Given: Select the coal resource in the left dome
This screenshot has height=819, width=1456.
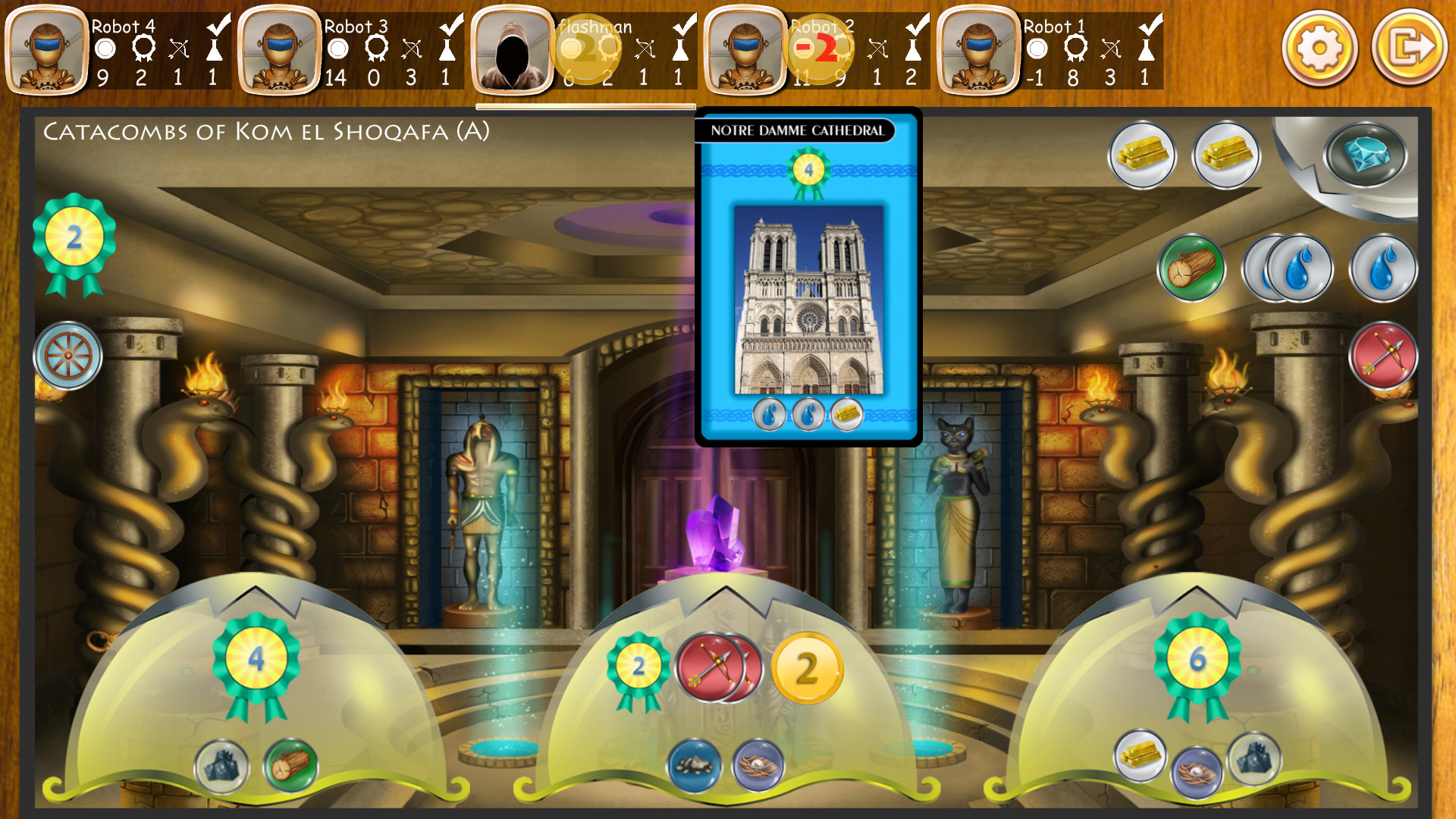Looking at the screenshot, I should [x=222, y=767].
